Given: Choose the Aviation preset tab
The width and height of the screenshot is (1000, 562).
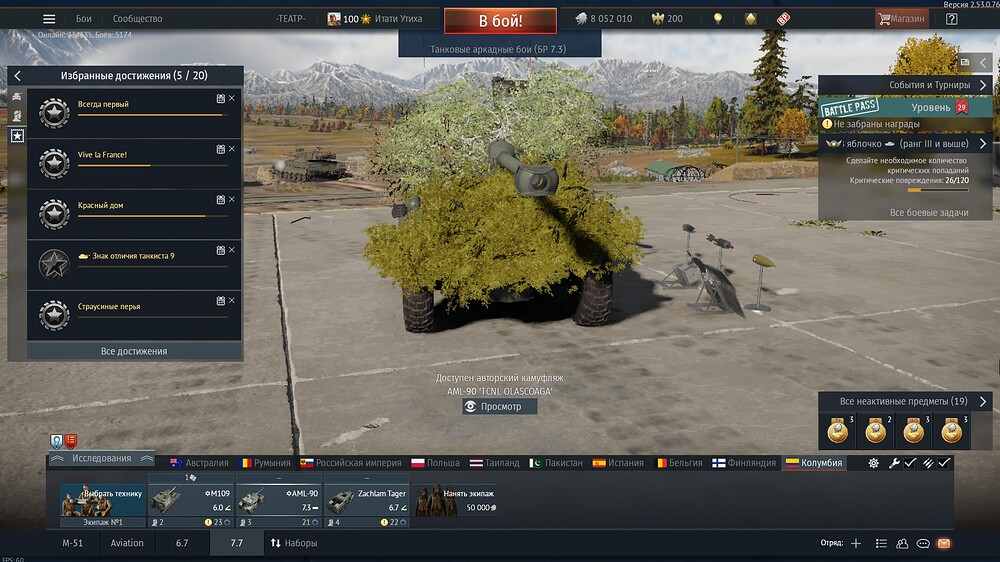Looking at the screenshot, I should coord(127,543).
